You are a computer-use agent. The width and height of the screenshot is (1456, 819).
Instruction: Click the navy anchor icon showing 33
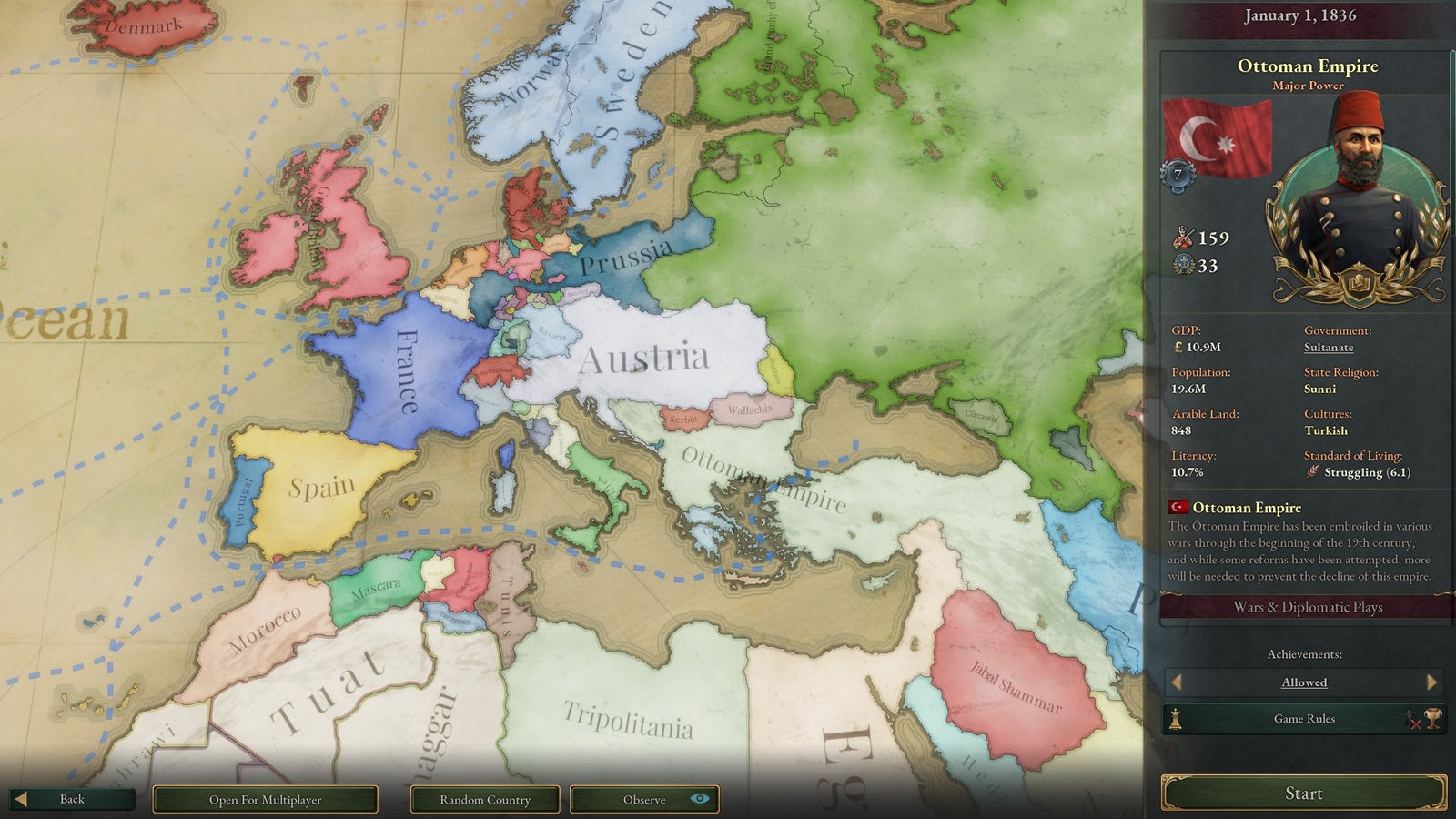click(1184, 264)
